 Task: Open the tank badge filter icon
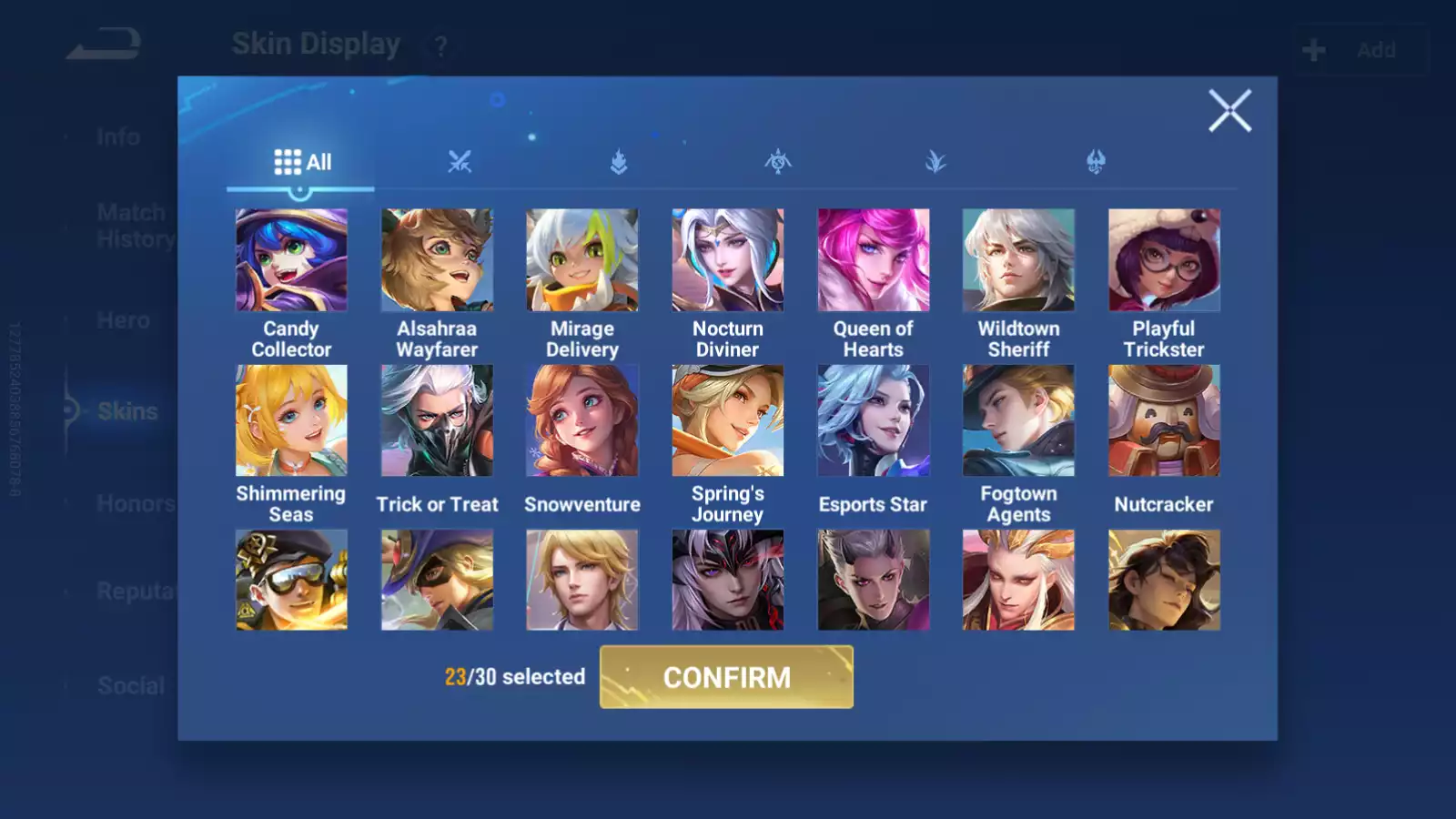point(619,162)
